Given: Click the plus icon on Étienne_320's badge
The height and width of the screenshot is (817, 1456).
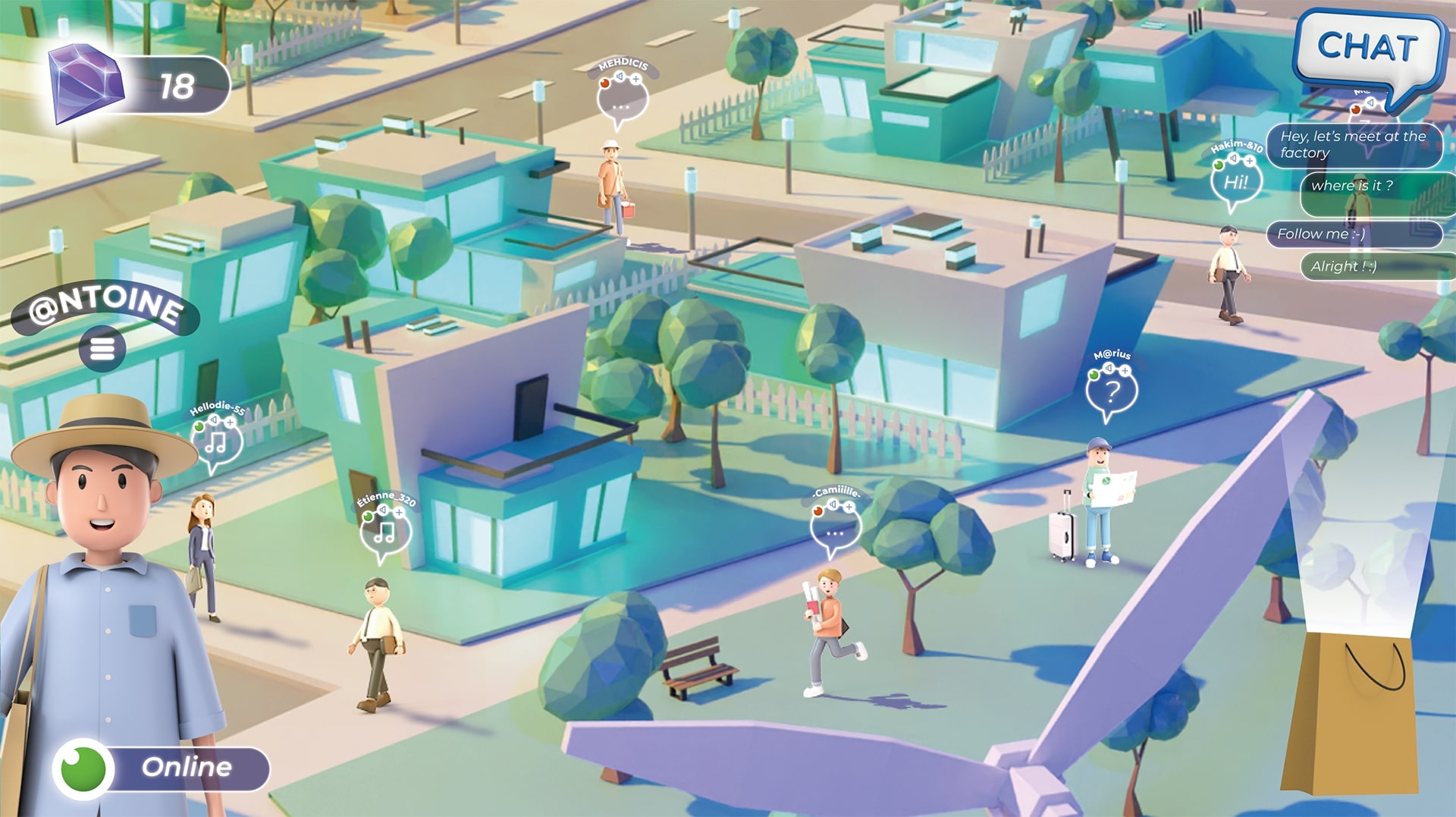Looking at the screenshot, I should (399, 512).
